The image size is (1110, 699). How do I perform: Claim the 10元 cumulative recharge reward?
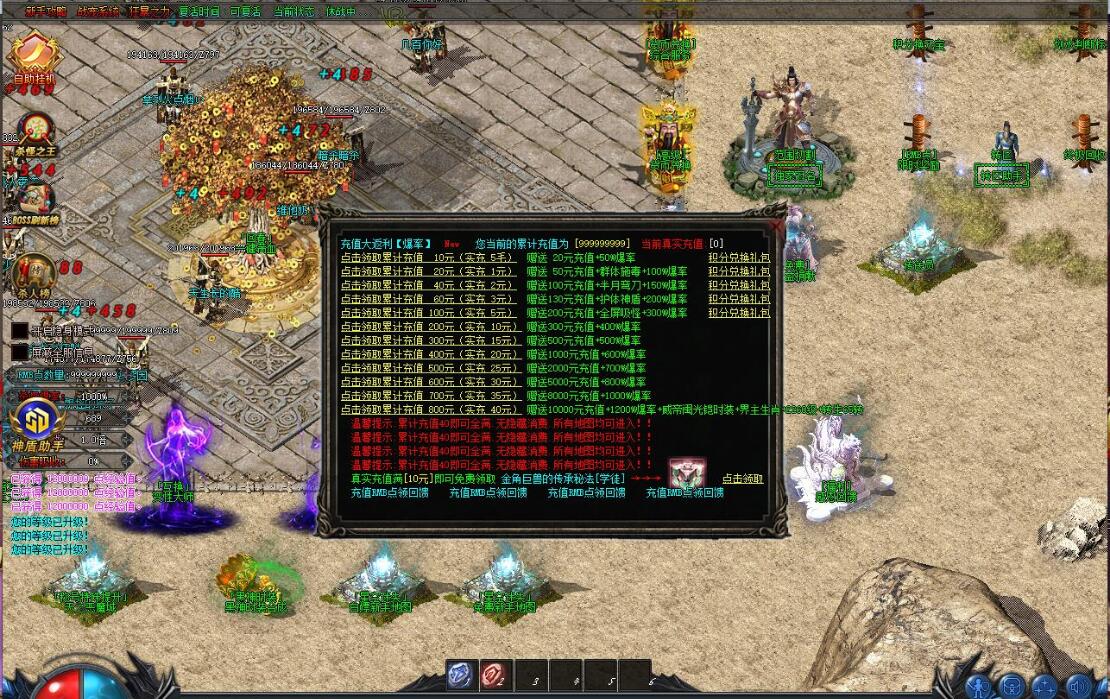tap(427, 257)
